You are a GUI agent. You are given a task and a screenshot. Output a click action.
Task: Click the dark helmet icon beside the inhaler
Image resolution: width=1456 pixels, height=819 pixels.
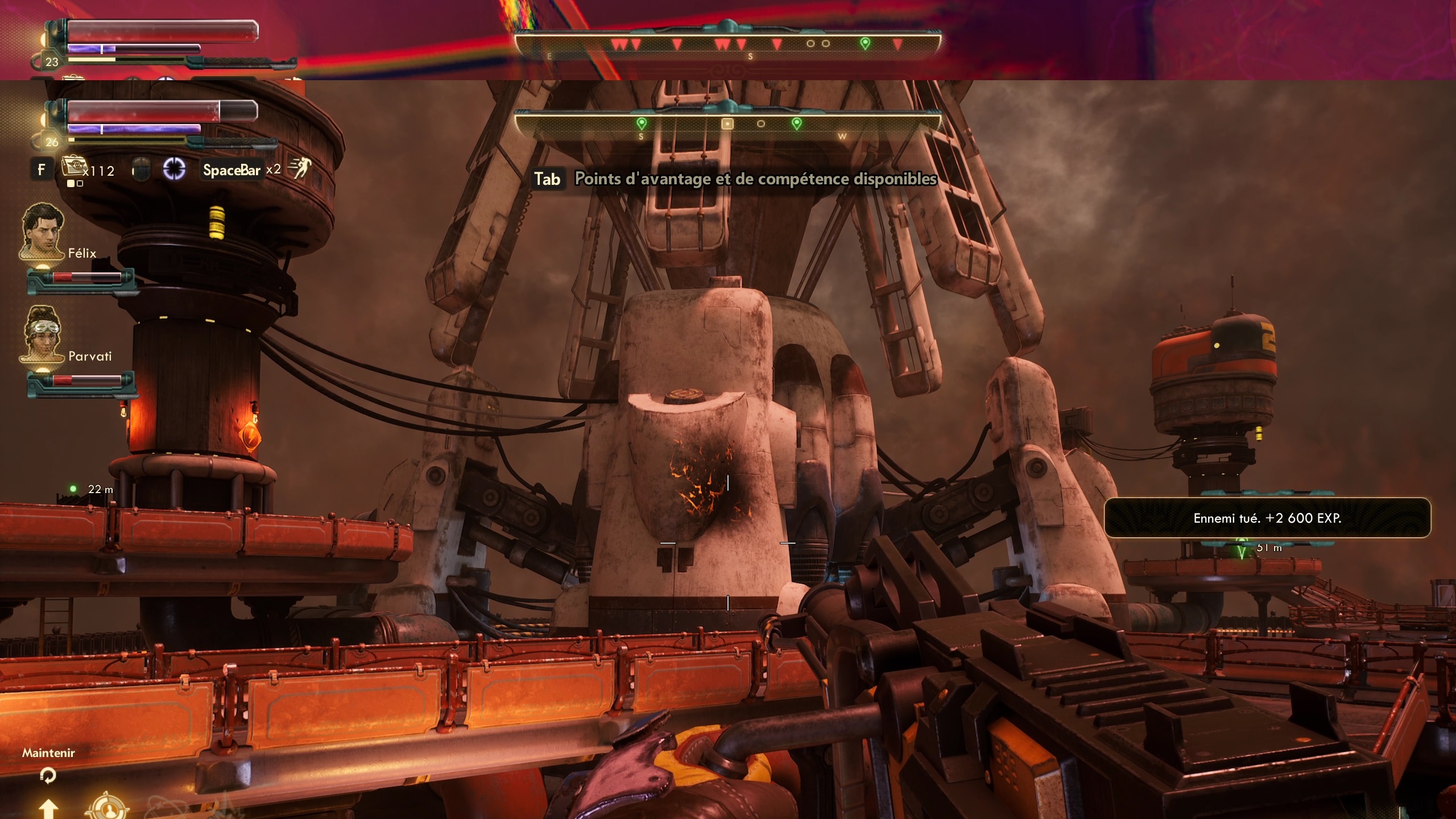(x=140, y=169)
